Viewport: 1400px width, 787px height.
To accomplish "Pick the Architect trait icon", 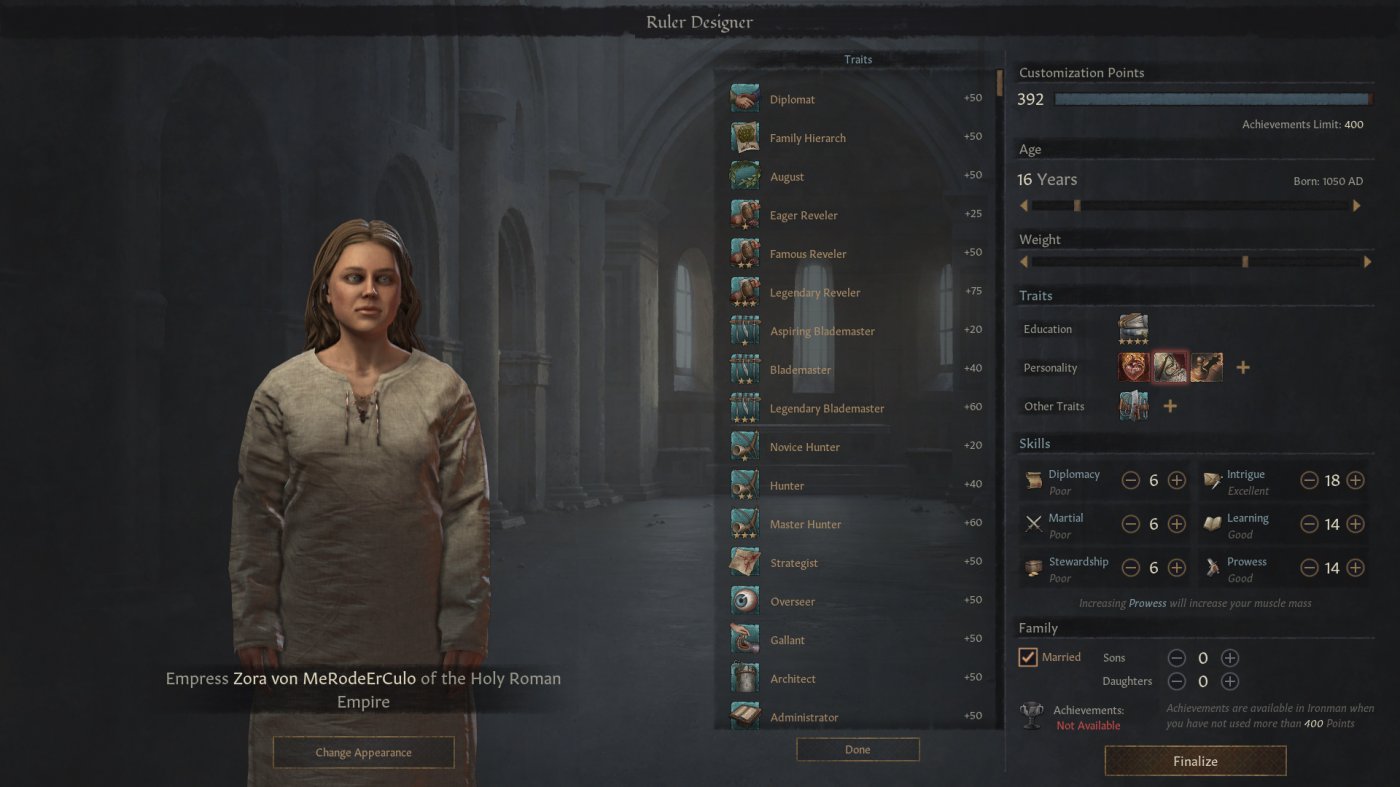I will click(x=744, y=678).
